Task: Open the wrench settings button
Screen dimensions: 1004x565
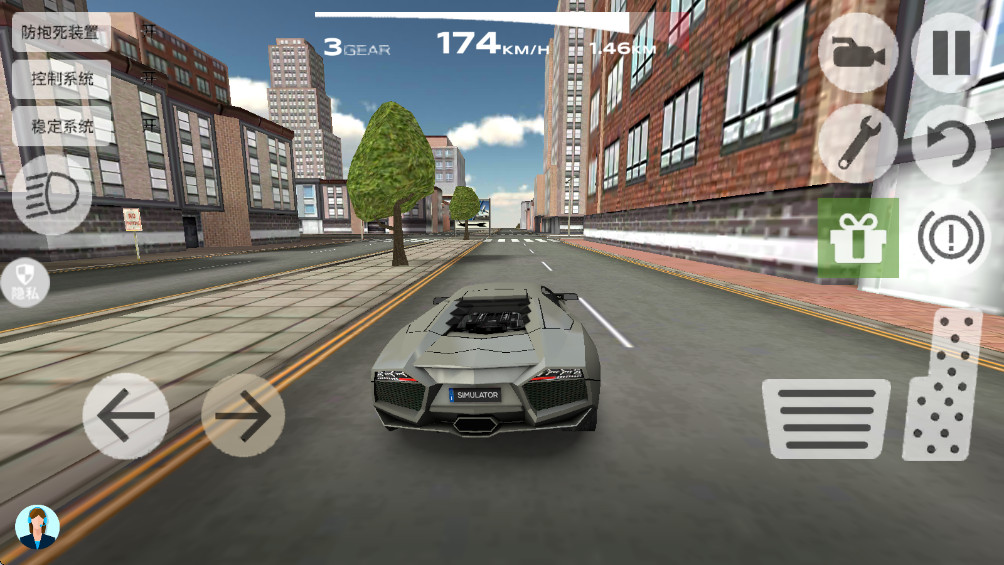Action: point(857,143)
